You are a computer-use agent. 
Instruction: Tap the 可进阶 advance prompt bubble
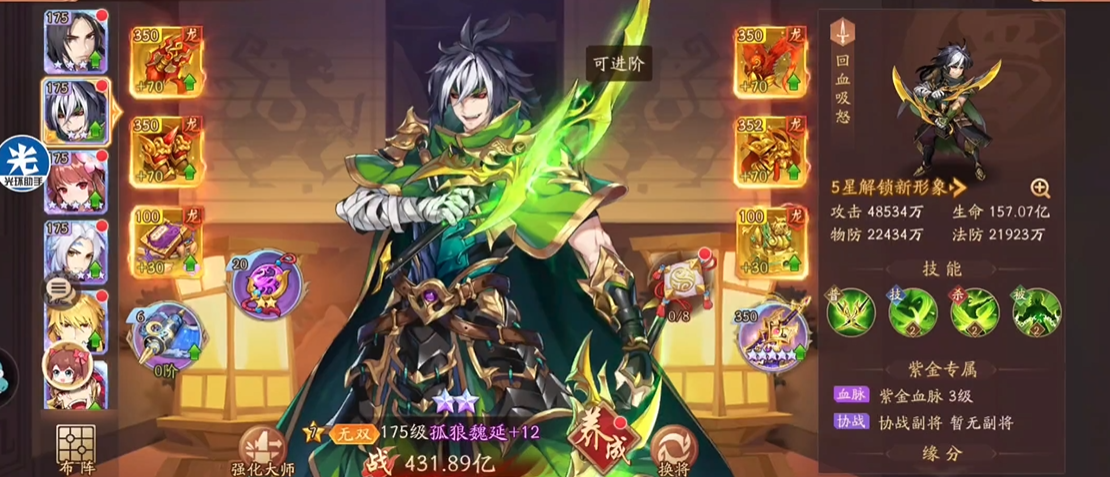618,63
